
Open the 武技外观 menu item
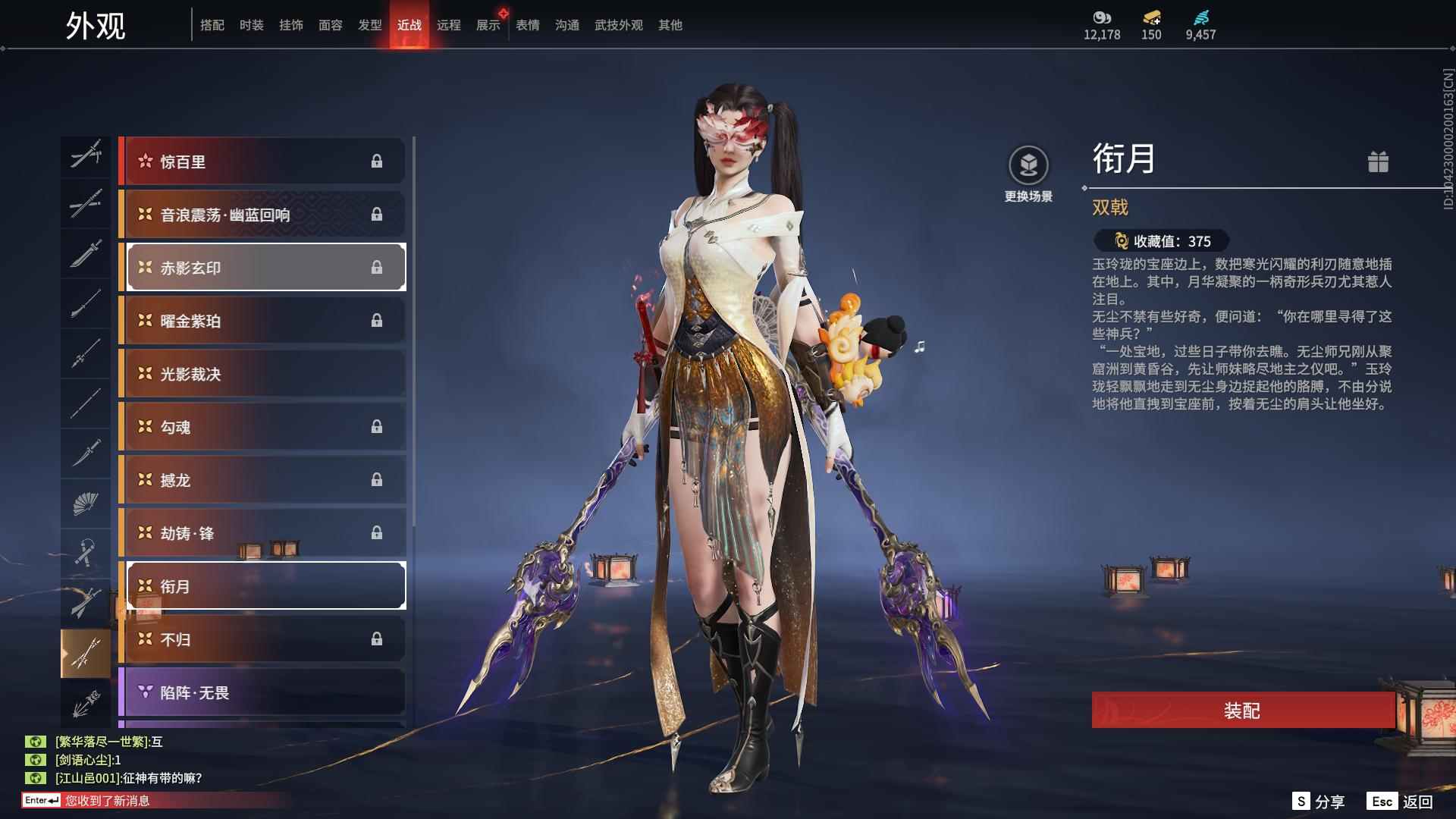(617, 24)
